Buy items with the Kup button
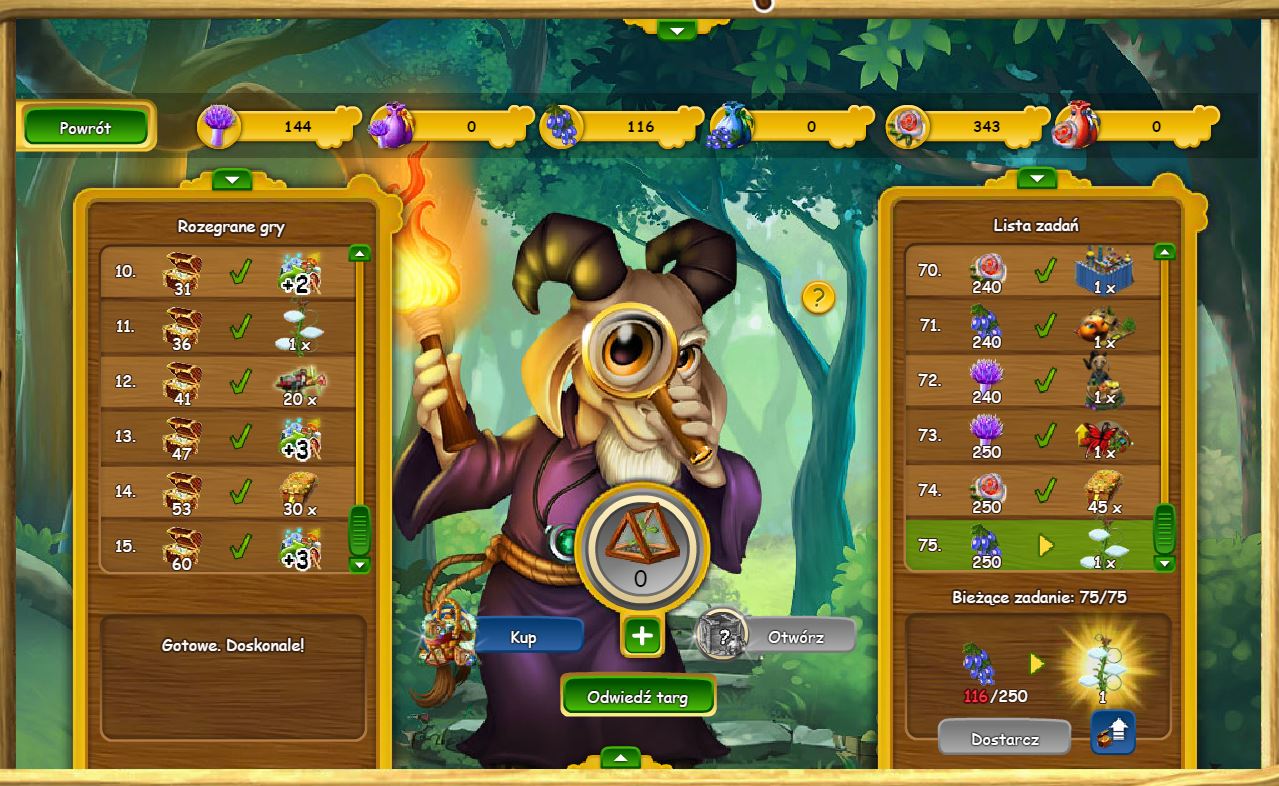 point(524,637)
